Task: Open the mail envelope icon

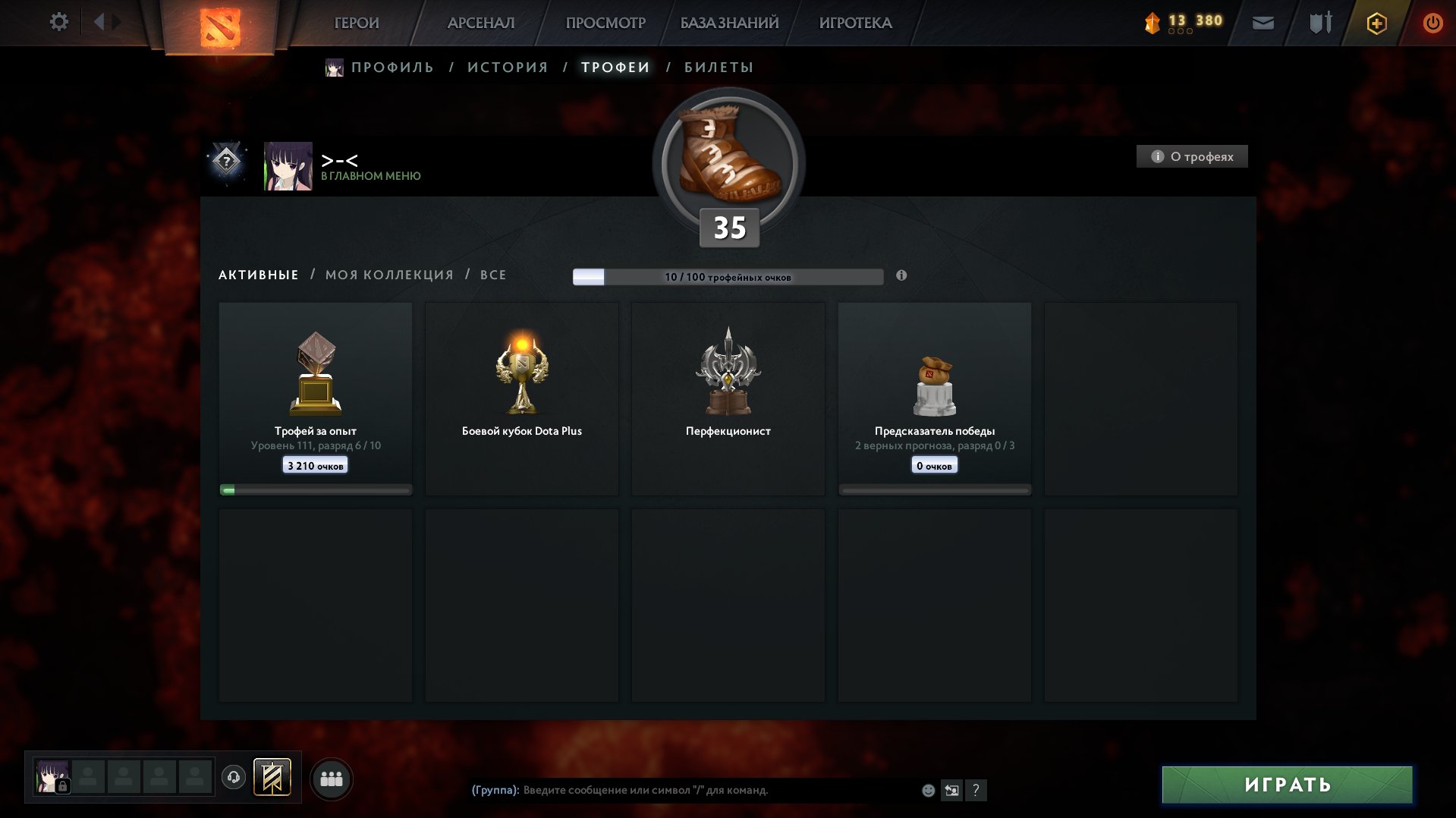Action: [1263, 23]
